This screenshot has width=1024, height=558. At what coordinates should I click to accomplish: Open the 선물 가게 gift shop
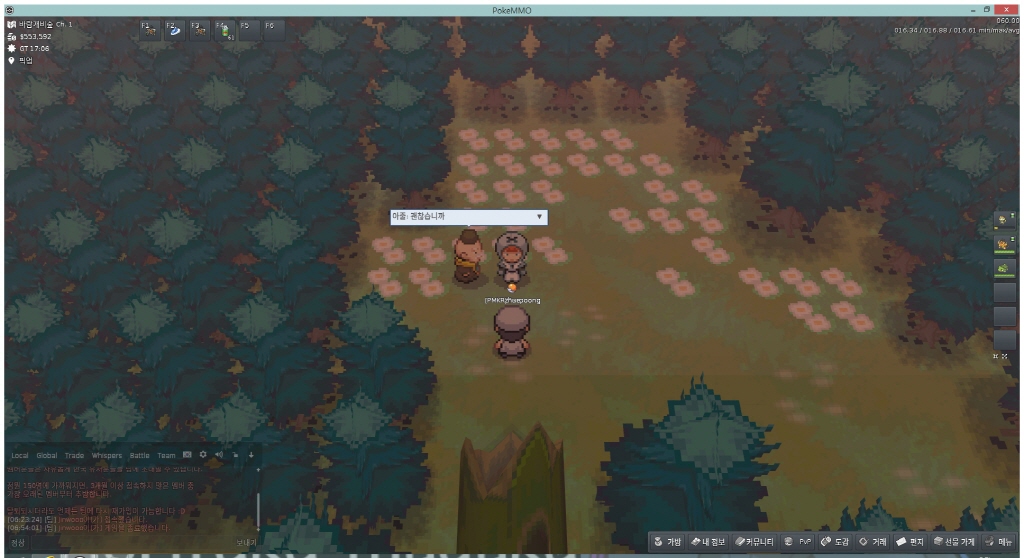(954, 542)
